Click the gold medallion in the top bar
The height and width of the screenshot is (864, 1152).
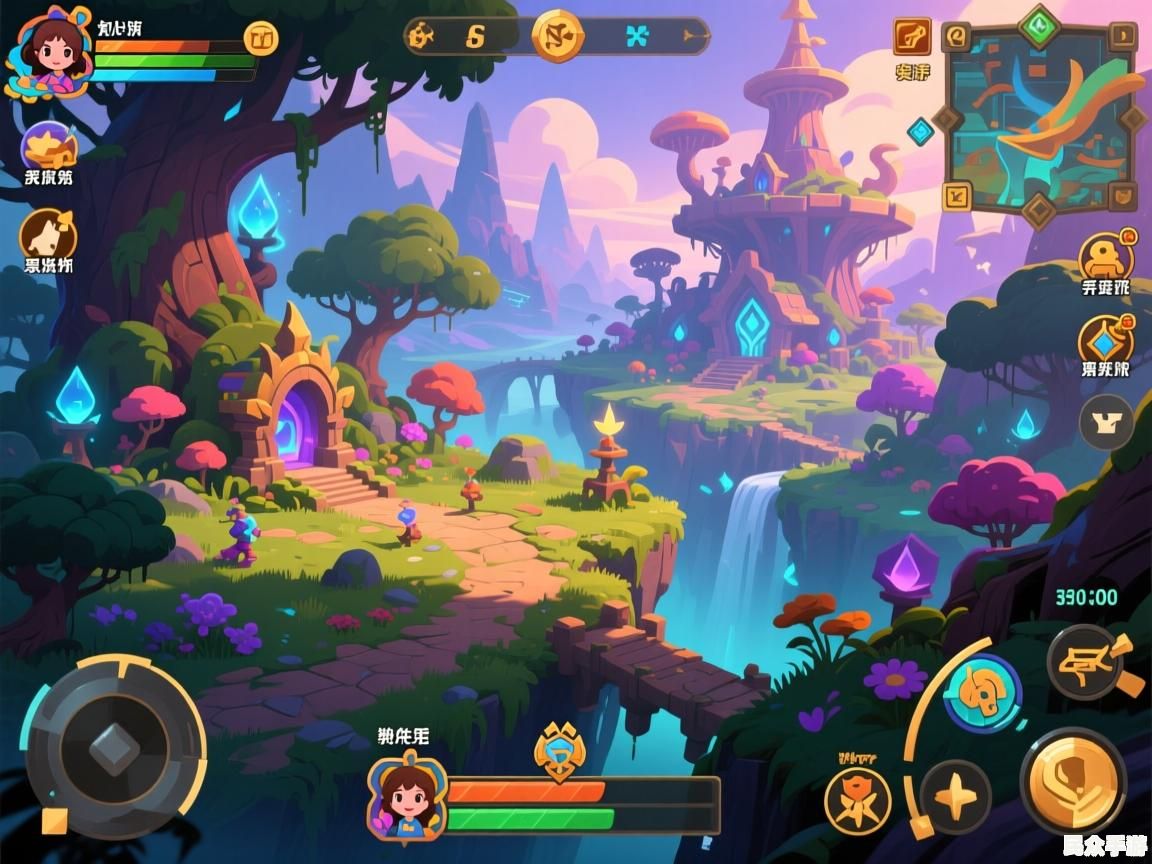coord(557,36)
